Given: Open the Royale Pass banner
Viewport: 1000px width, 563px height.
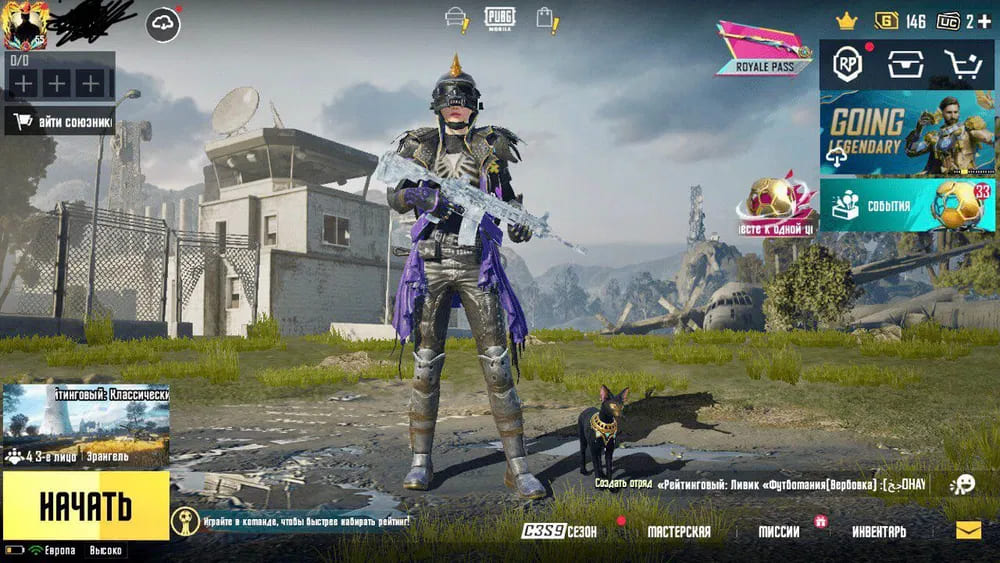Looking at the screenshot, I should (x=765, y=48).
